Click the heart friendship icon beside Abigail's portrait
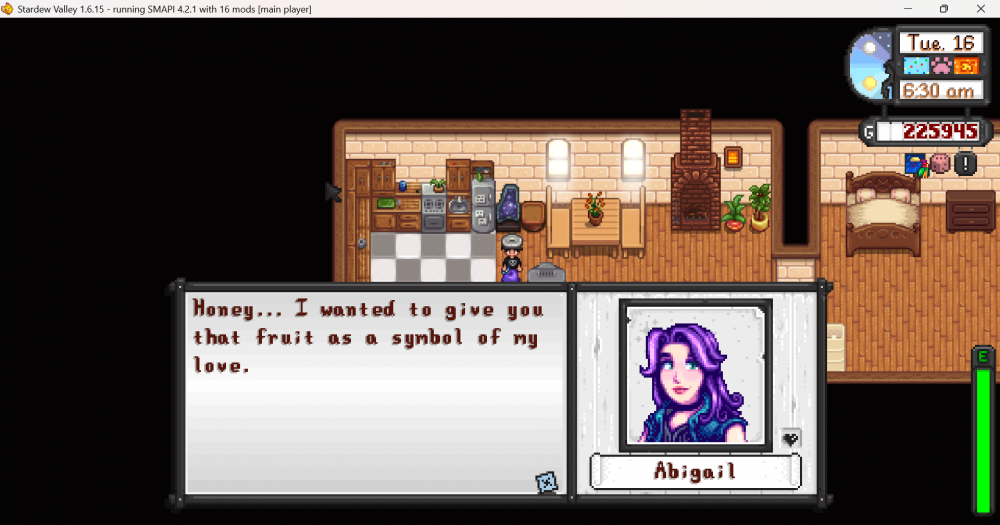The image size is (1000, 525). point(790,438)
